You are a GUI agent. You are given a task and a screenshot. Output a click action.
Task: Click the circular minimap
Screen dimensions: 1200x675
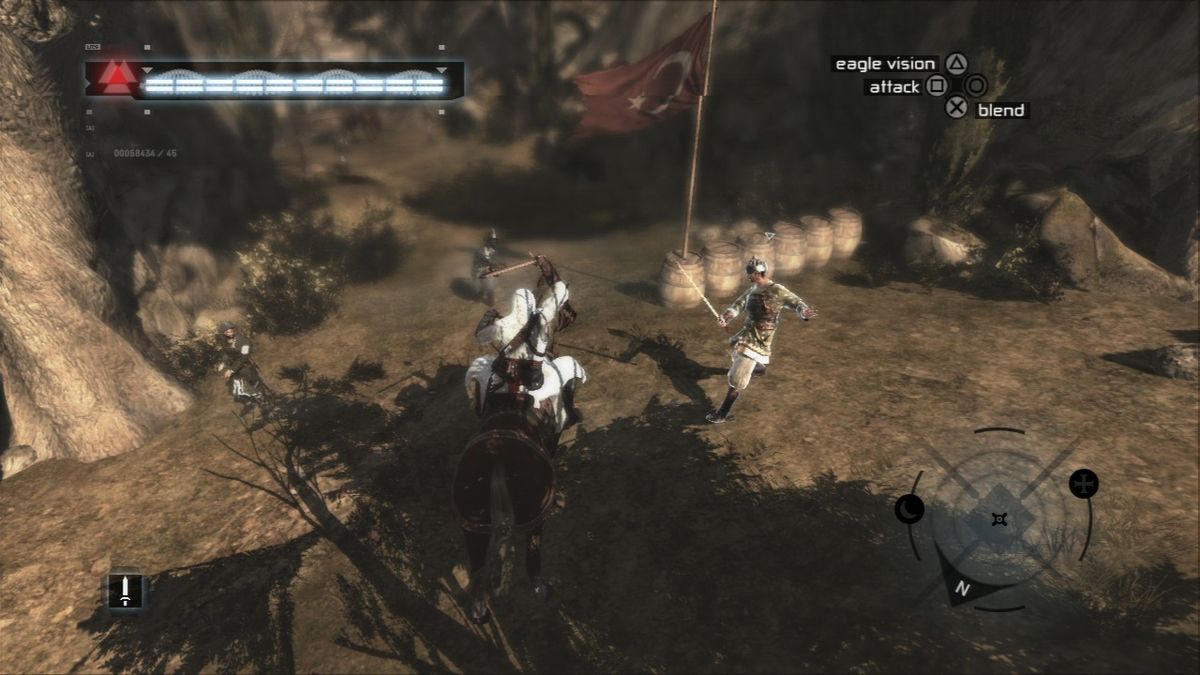(x=998, y=518)
